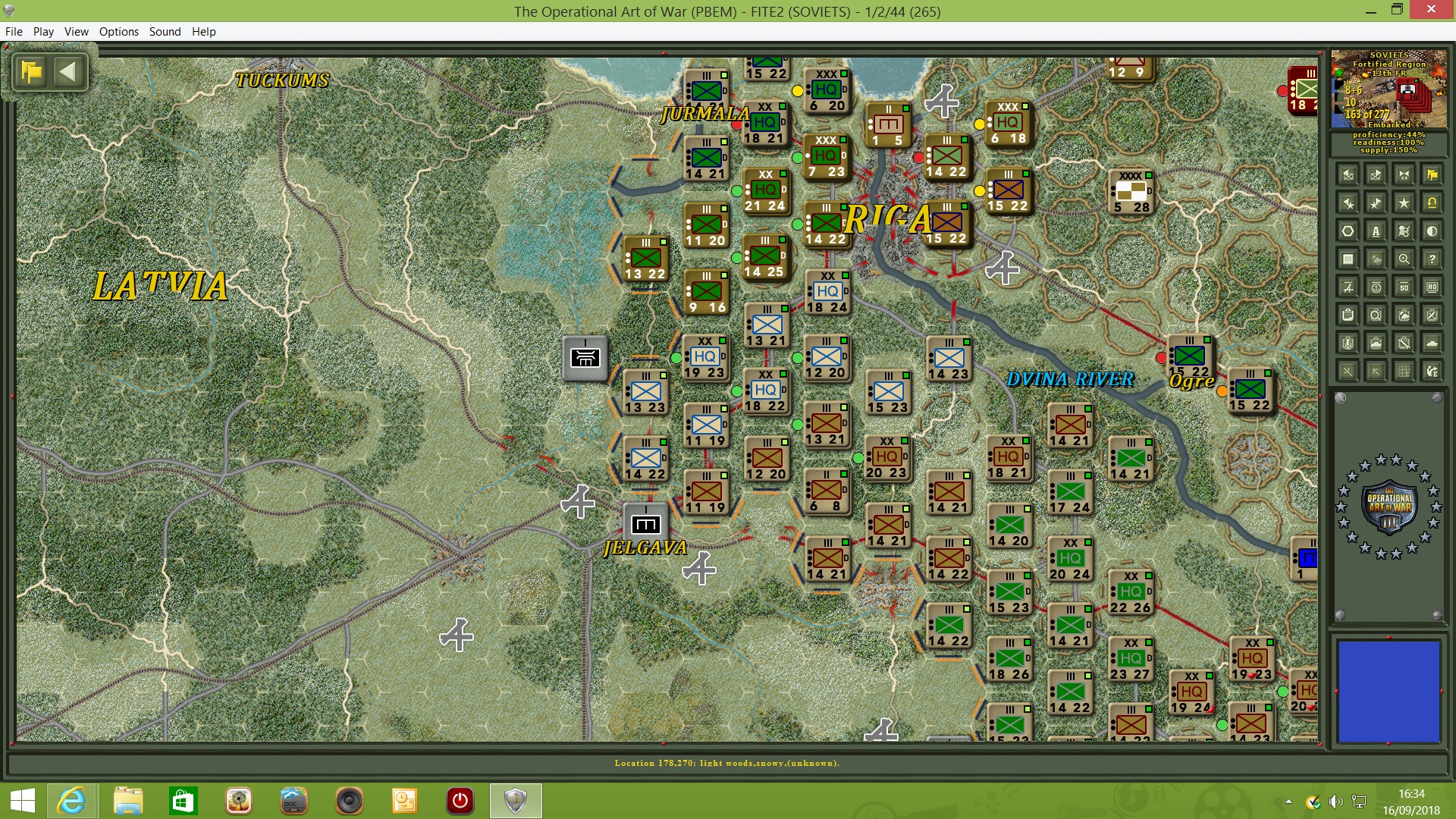Click the weather display icon

pyautogui.click(x=1375, y=258)
